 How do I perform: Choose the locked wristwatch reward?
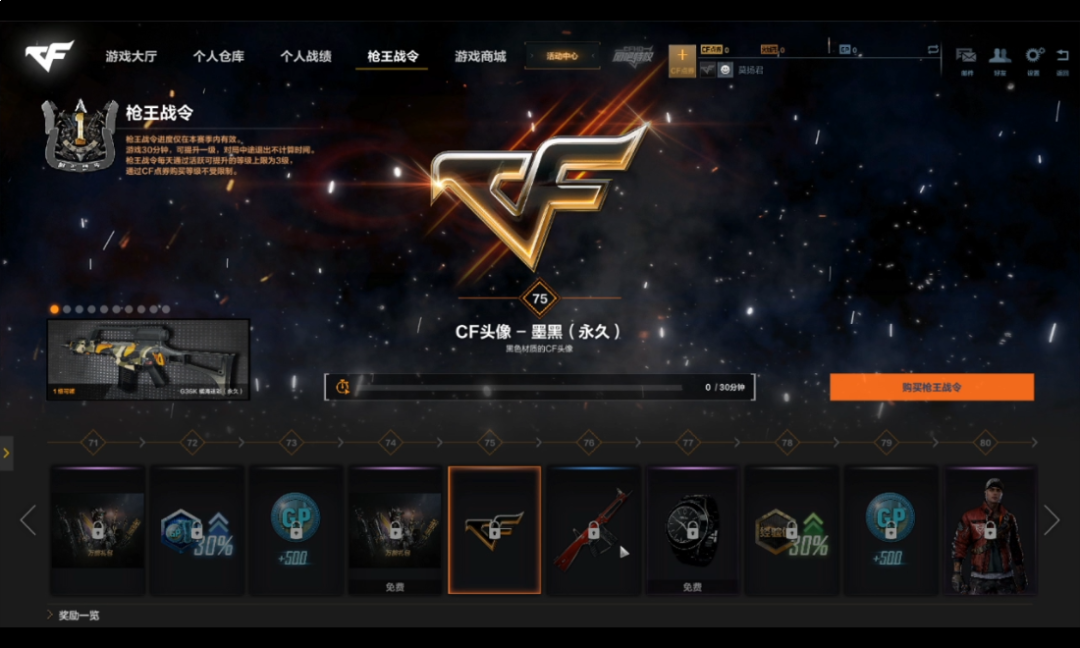point(692,523)
